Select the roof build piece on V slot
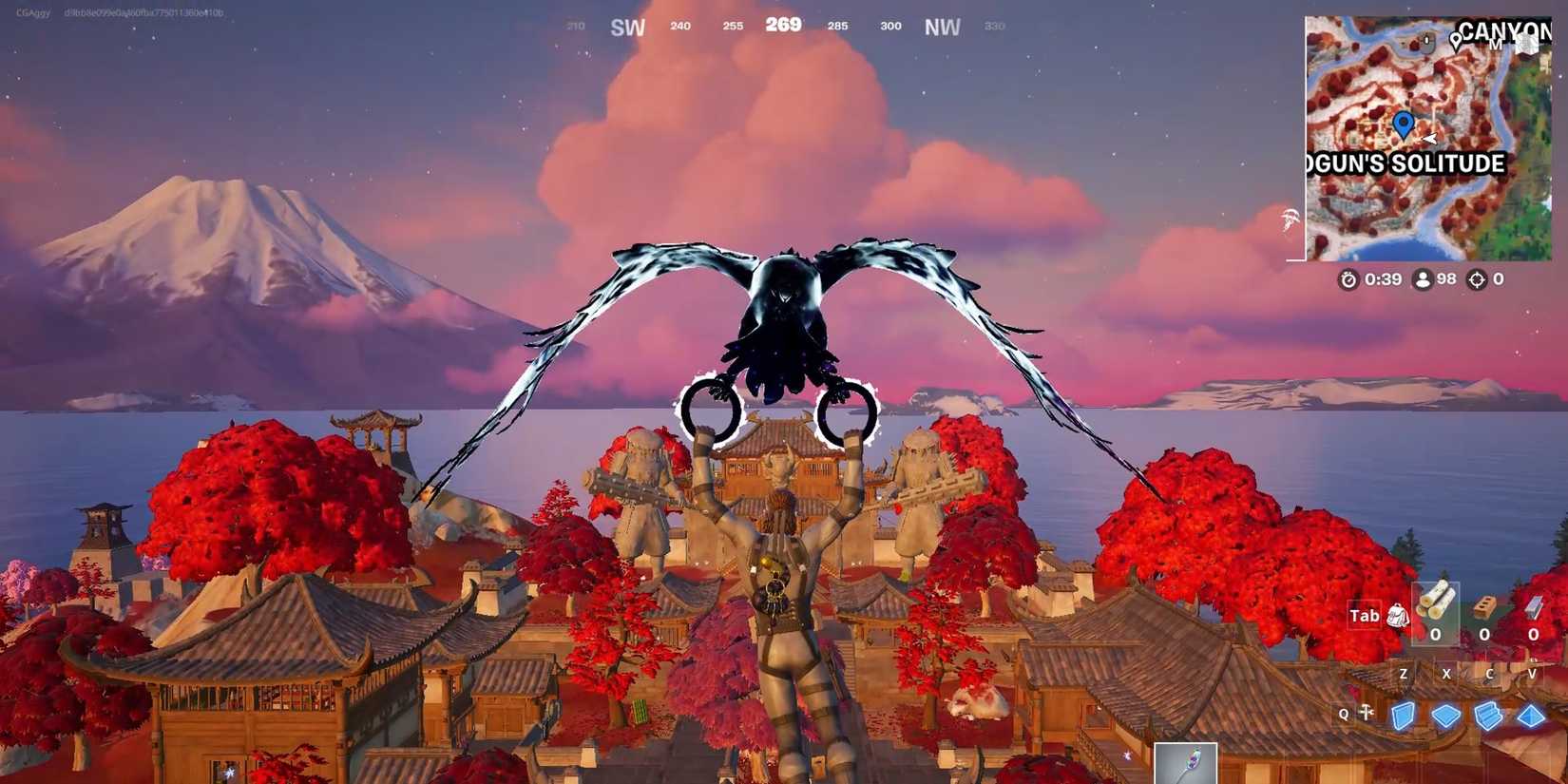The image size is (1568, 784). [x=1529, y=716]
